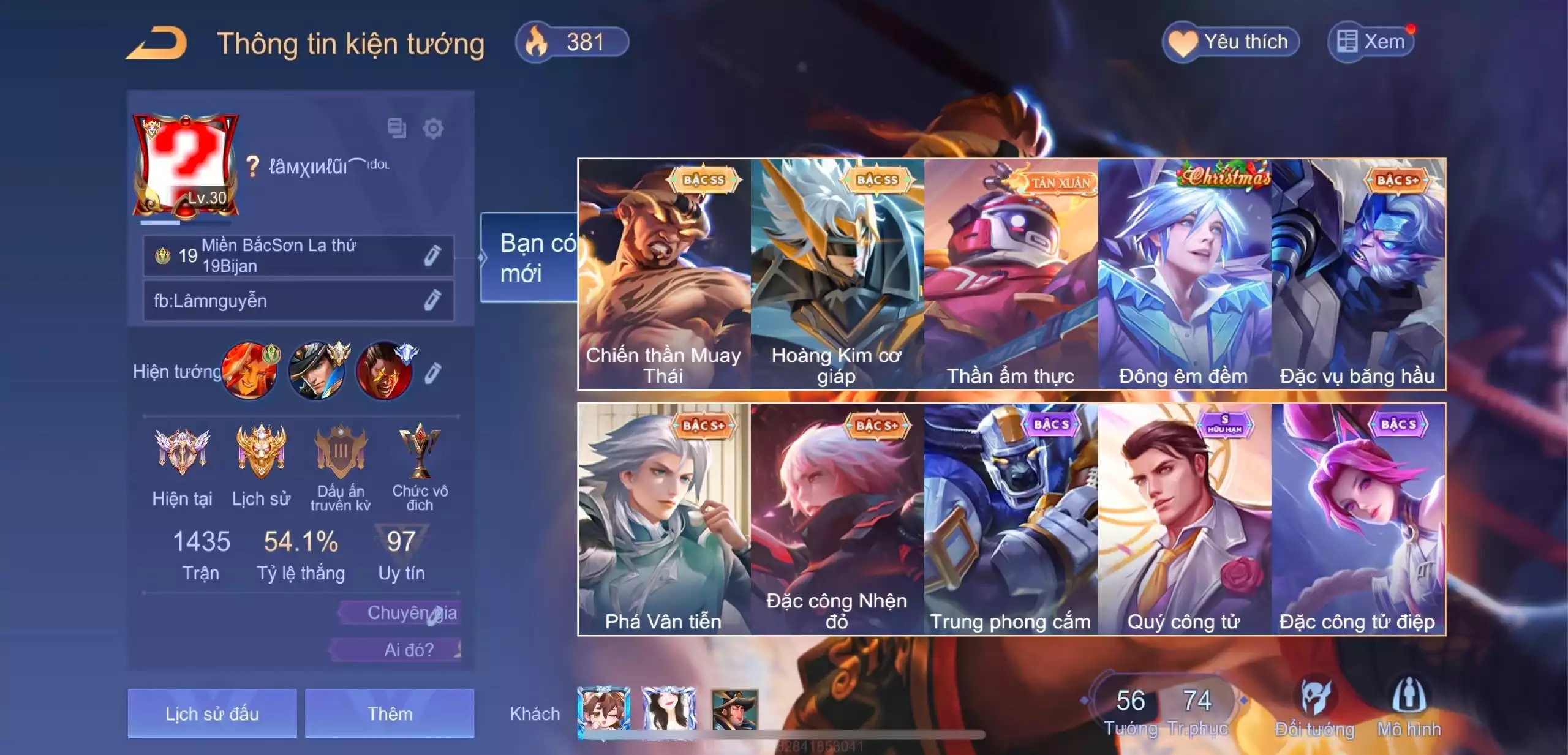This screenshot has width=1568, height=755.
Task: Open the Xem list button
Action: (x=1371, y=42)
